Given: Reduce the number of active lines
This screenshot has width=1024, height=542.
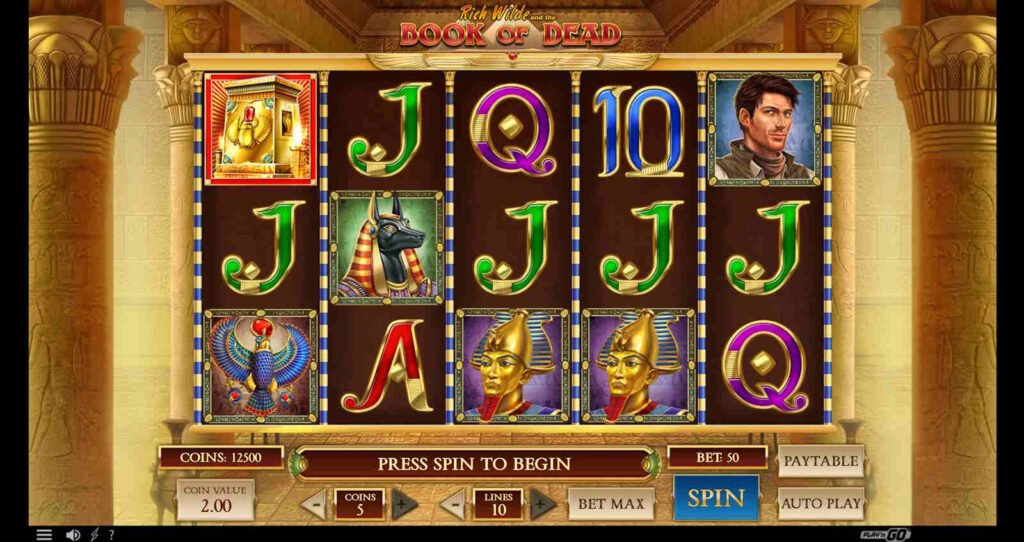Looking at the screenshot, I should coord(453,504).
